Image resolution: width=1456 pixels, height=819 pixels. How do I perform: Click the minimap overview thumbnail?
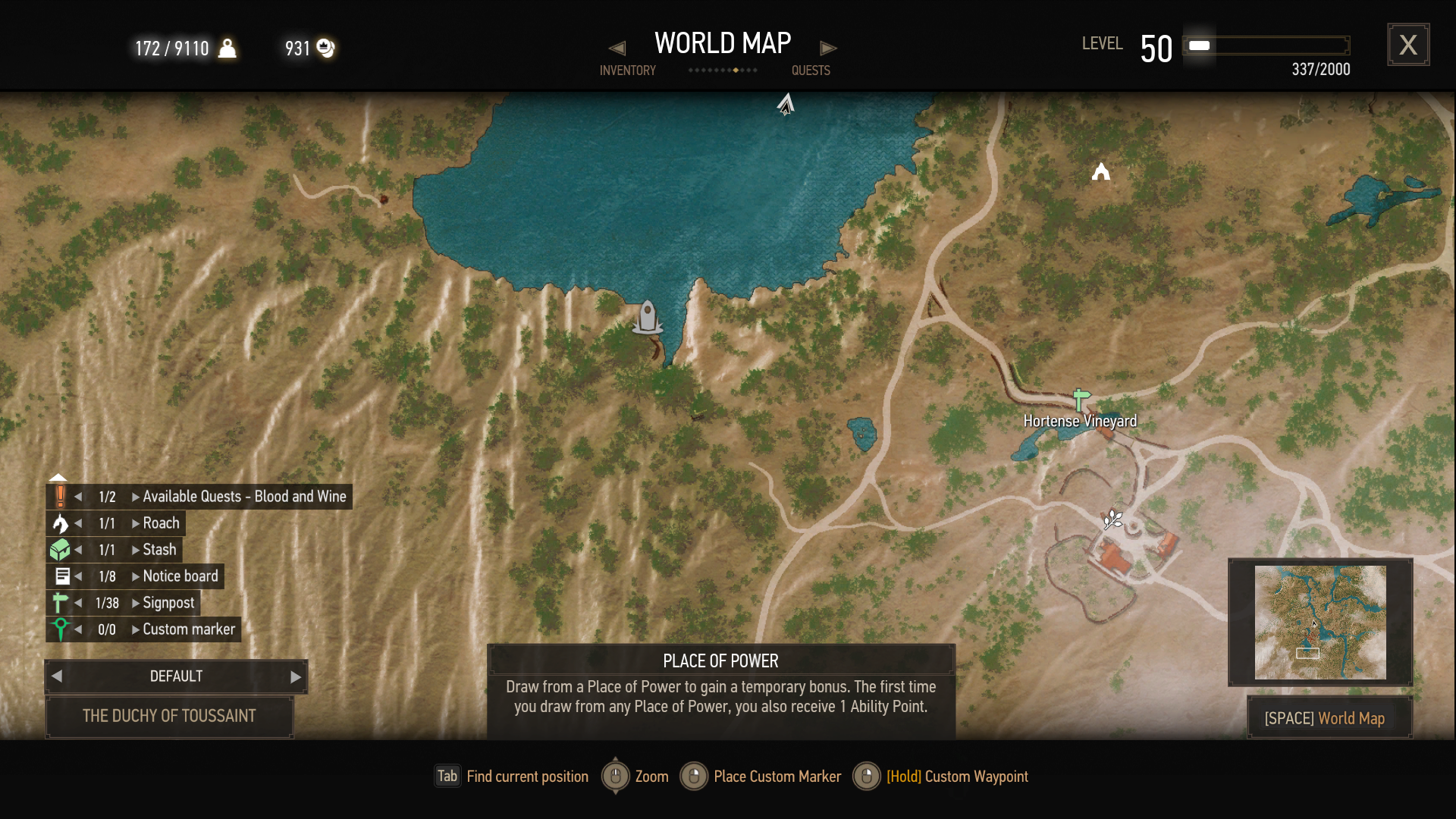click(x=1319, y=622)
